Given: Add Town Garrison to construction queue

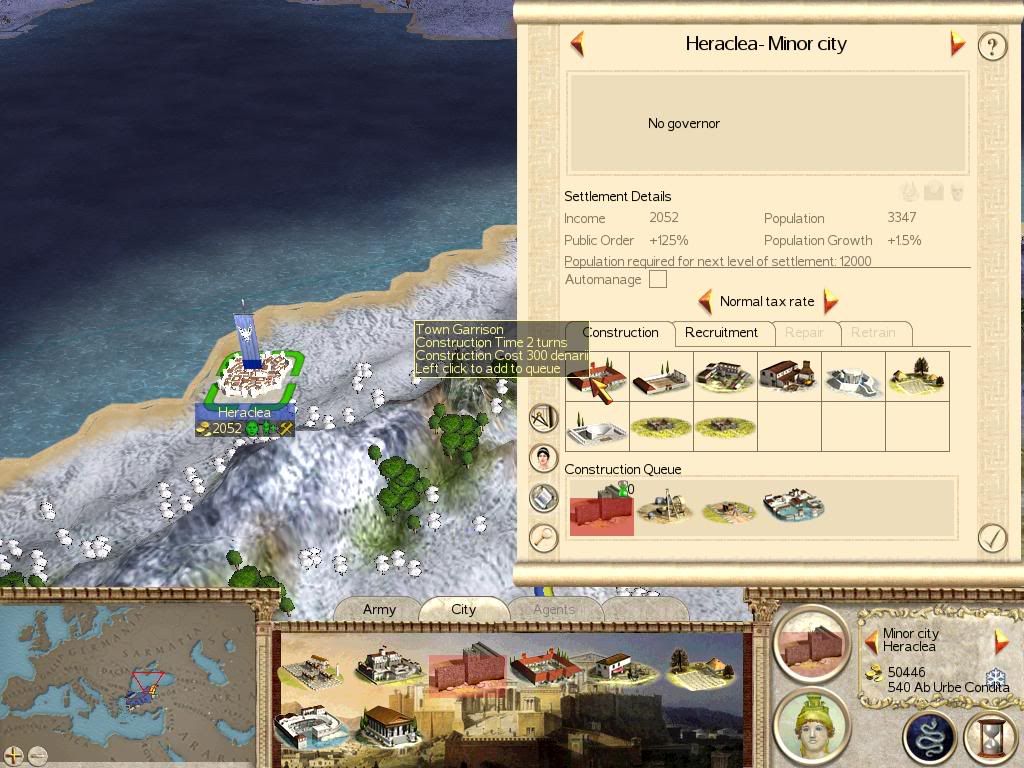Looking at the screenshot, I should [x=597, y=377].
